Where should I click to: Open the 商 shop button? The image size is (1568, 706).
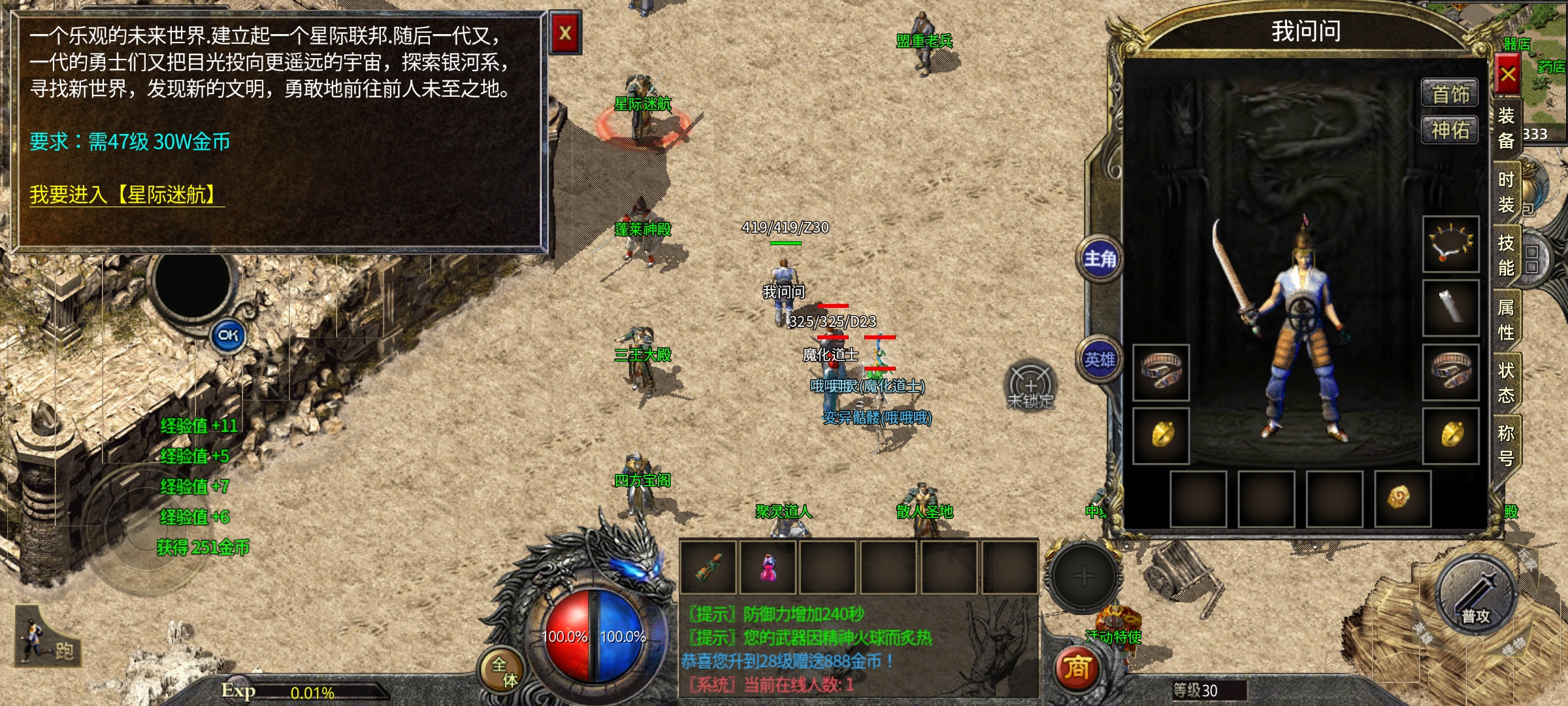(x=1077, y=668)
